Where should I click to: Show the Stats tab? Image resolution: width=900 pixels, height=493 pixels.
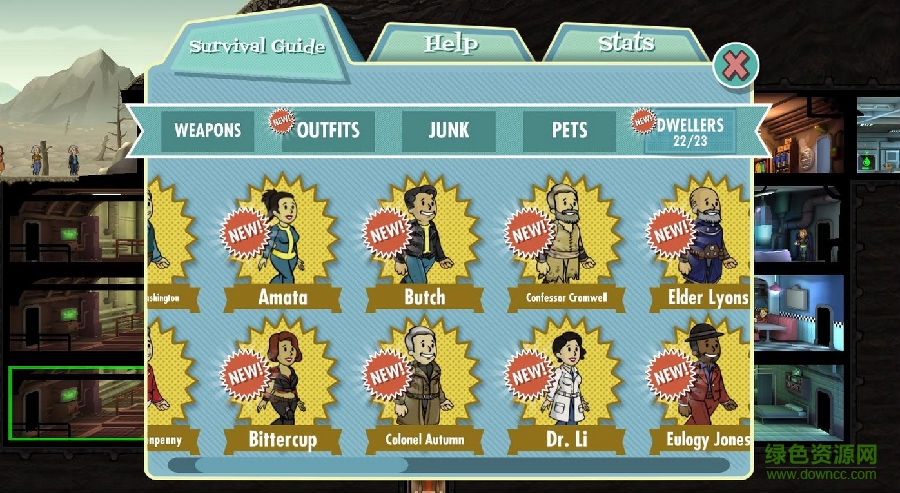(626, 43)
